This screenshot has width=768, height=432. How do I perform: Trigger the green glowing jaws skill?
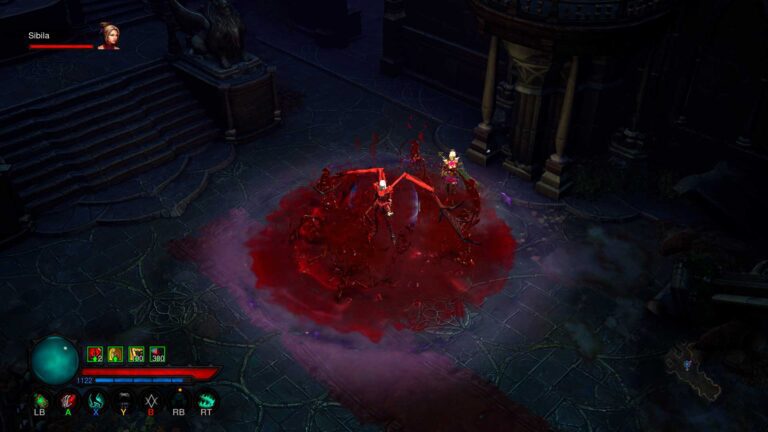207,400
